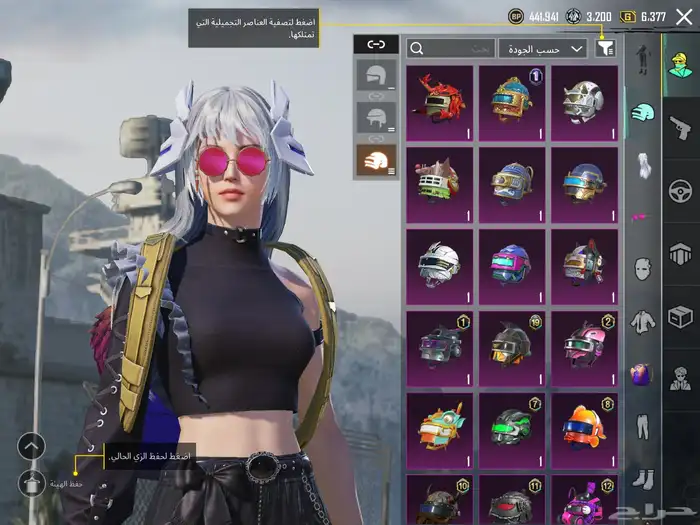Open the backpack skins tab

point(641,375)
